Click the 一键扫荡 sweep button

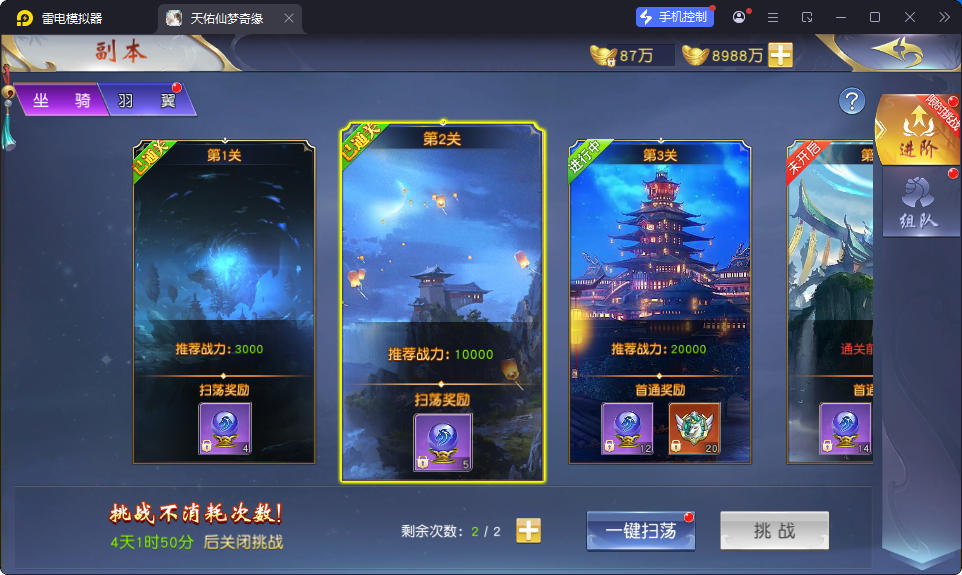point(640,531)
